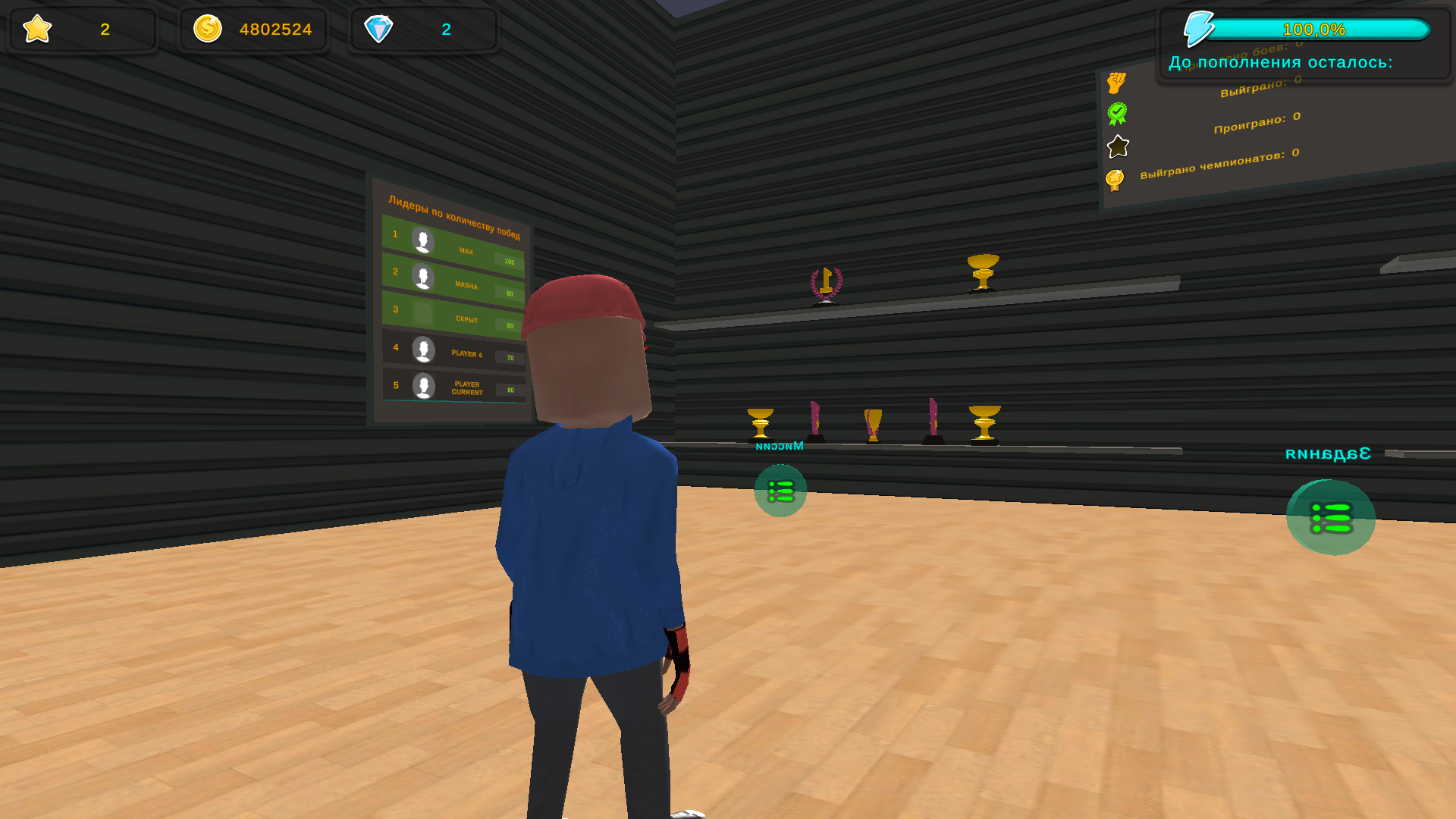The height and width of the screenshot is (819, 1456).
Task: Select the gold cup on the upper shelf
Action: [x=984, y=271]
